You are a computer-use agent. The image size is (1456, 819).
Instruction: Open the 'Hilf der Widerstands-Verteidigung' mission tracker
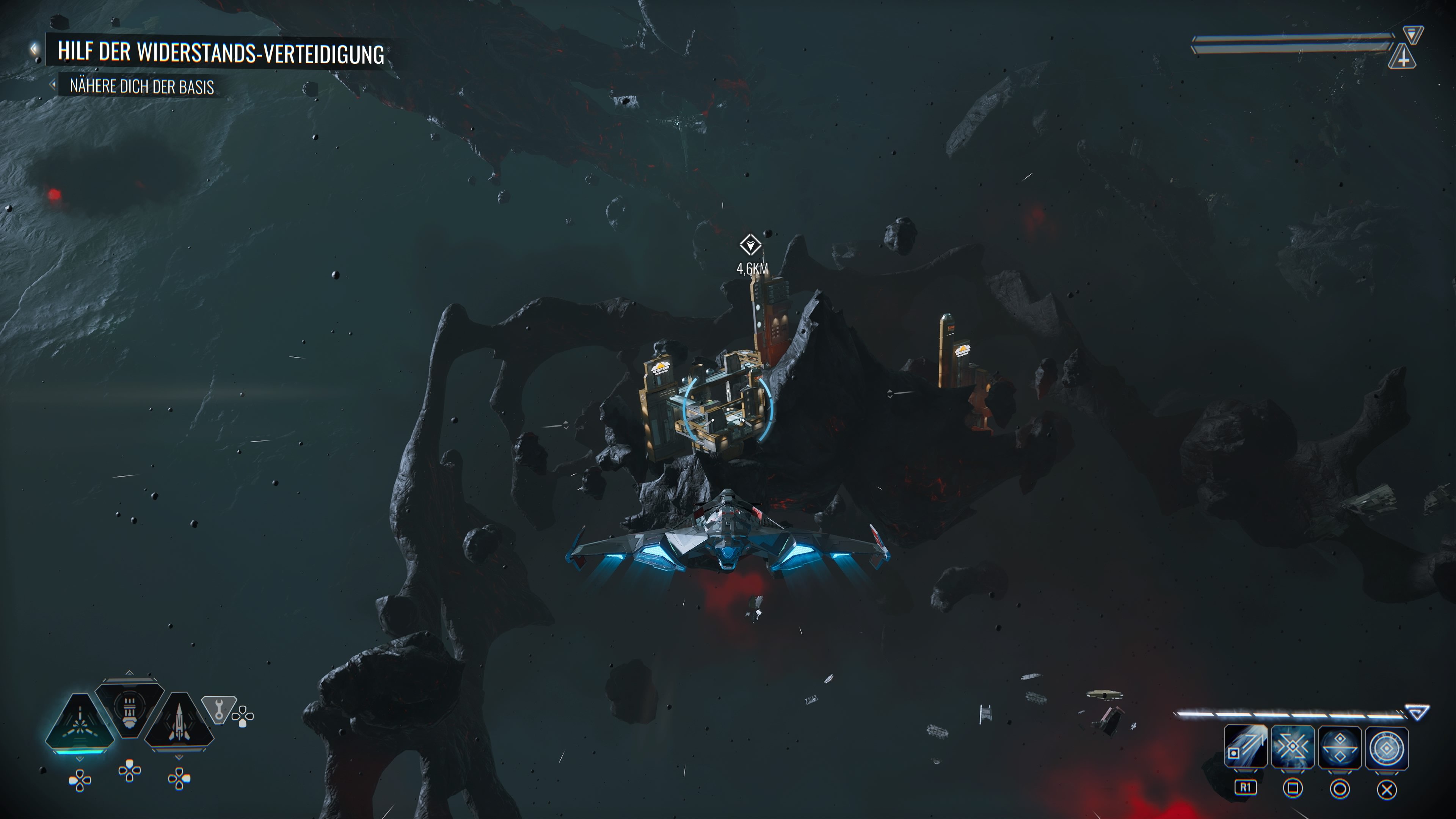pos(220,53)
